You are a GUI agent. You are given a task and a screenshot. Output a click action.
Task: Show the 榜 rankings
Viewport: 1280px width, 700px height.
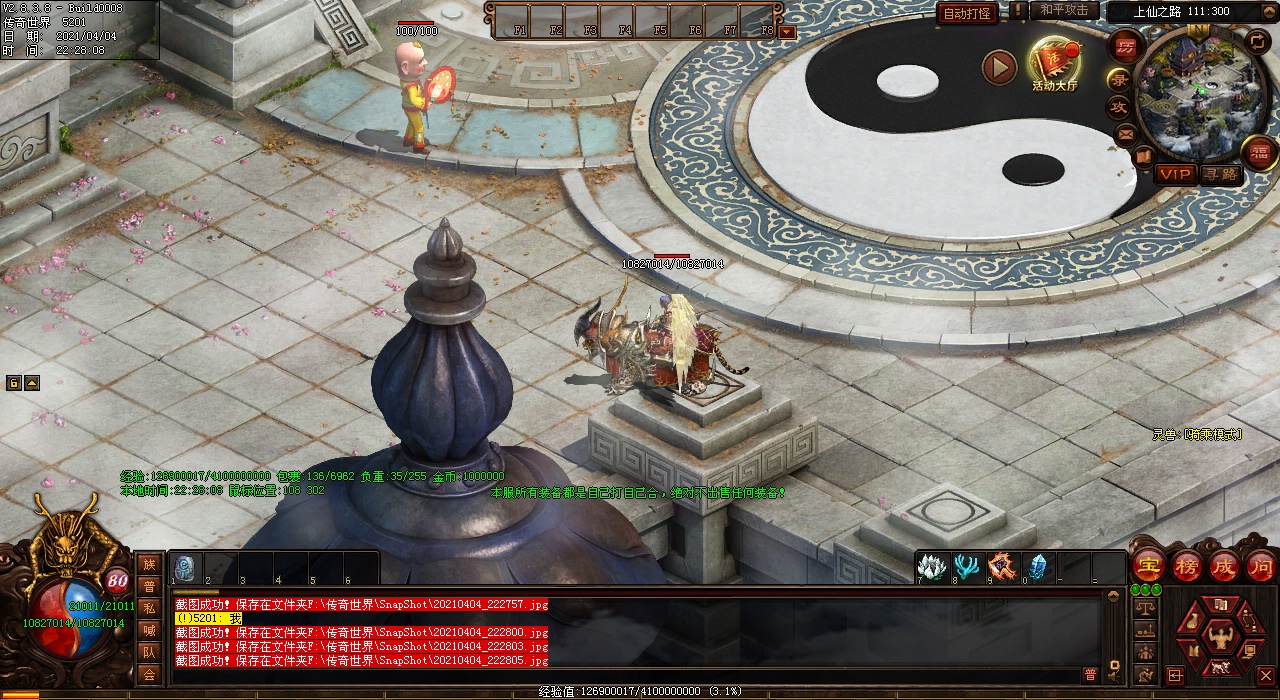1187,565
